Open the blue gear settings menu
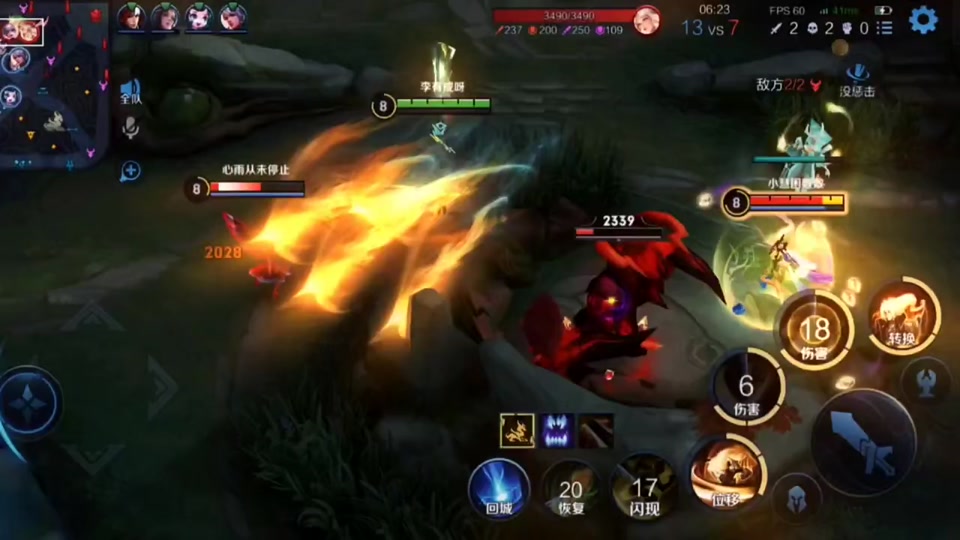The height and width of the screenshot is (540, 960). click(x=923, y=20)
